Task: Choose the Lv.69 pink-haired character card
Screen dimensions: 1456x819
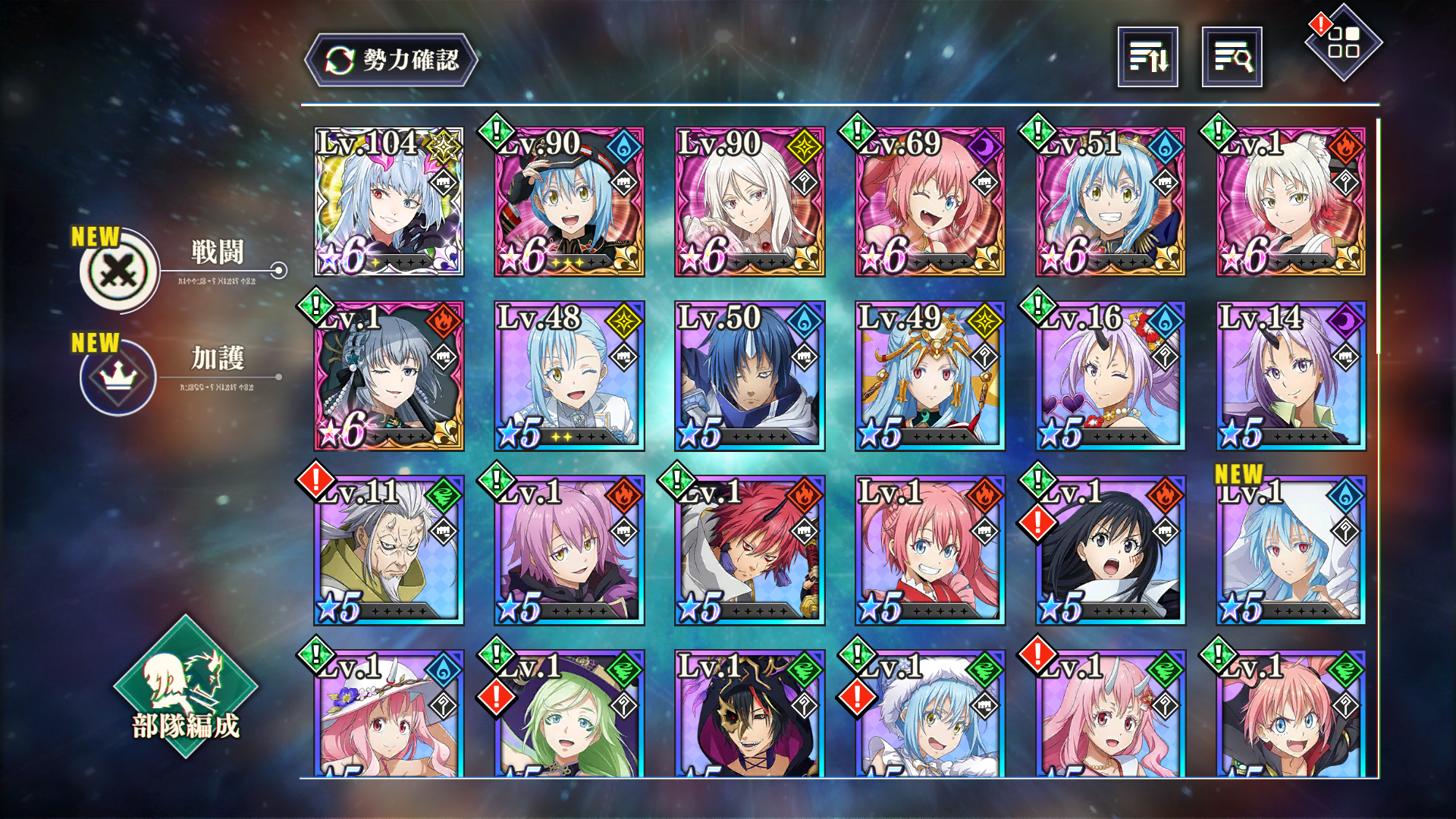Action: click(x=930, y=202)
